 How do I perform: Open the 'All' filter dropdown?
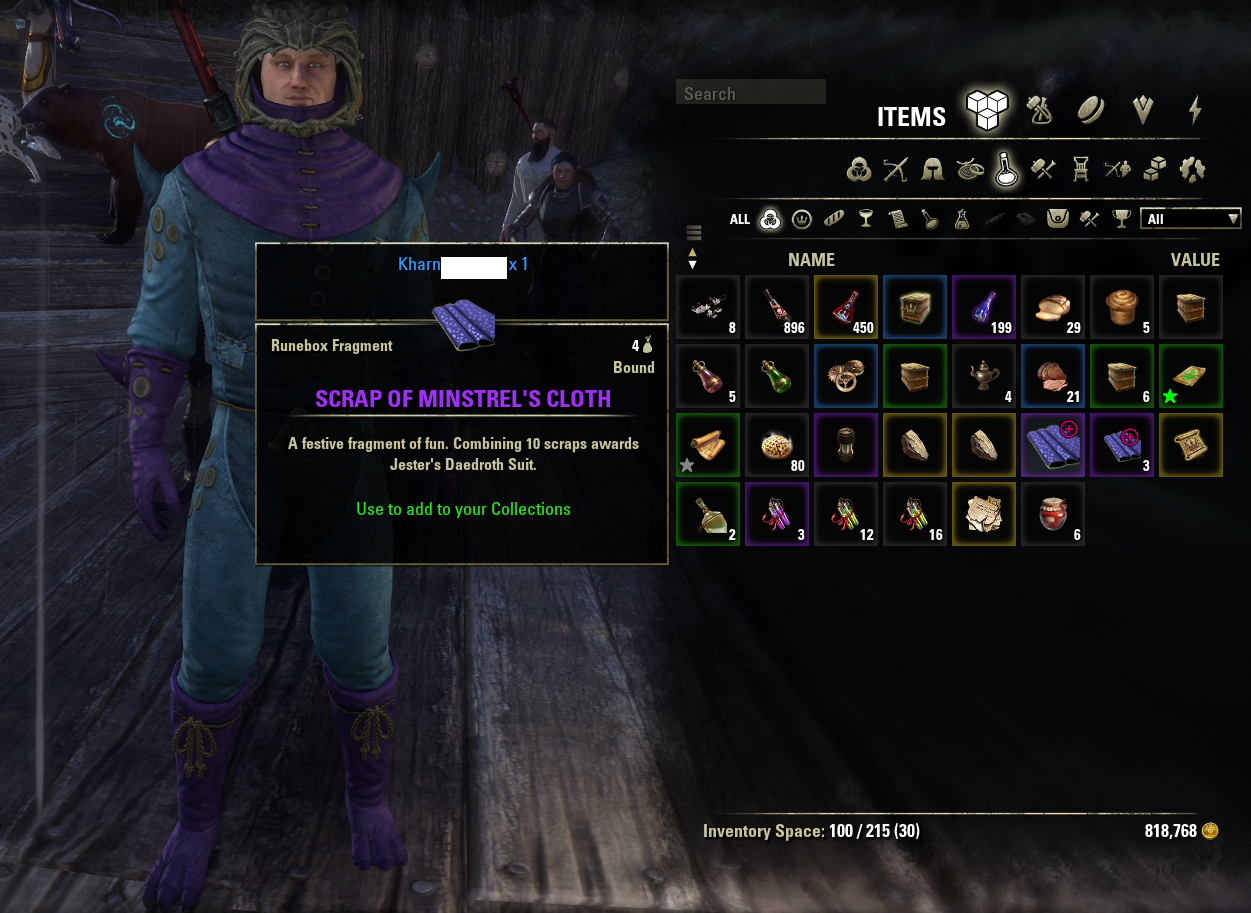[1190, 219]
